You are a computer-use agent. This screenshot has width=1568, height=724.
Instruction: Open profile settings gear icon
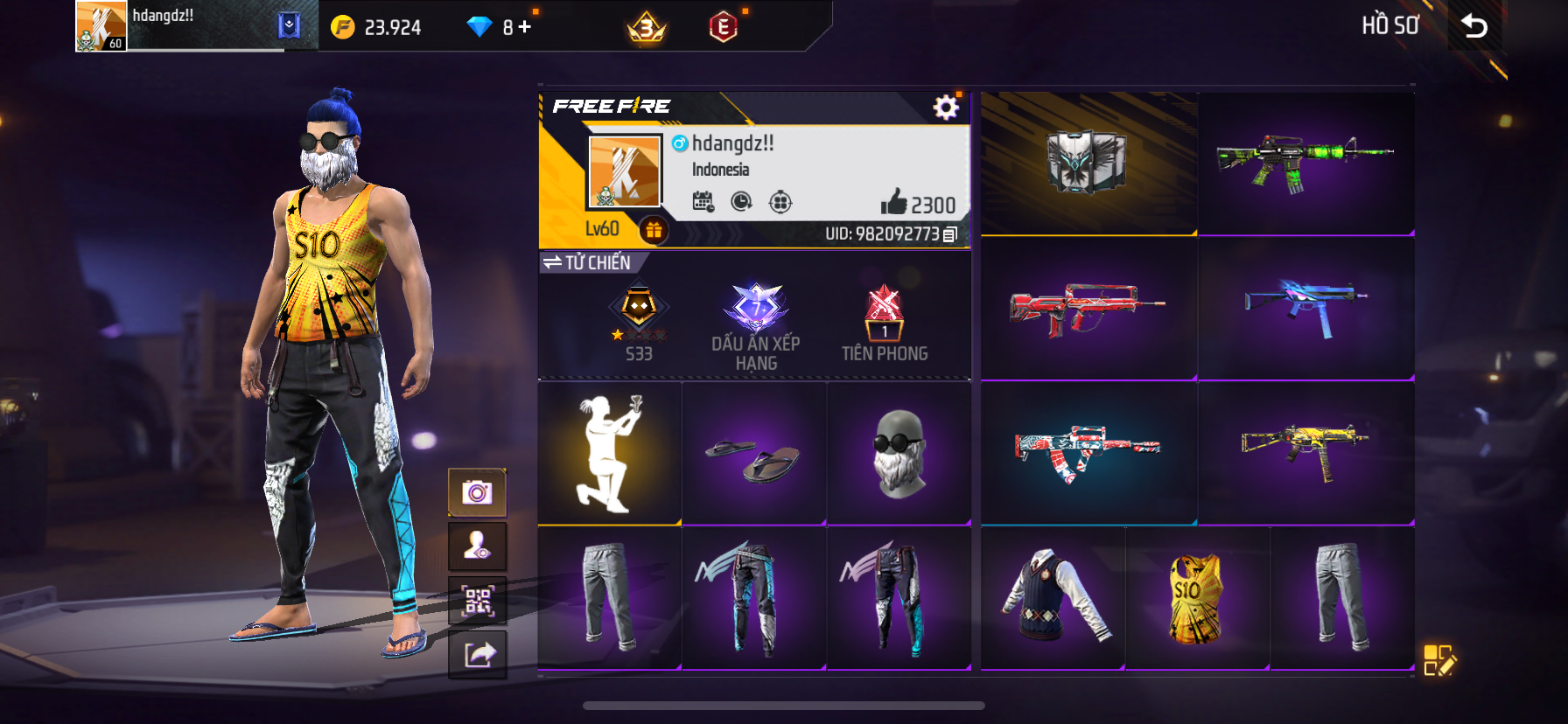pos(945,108)
